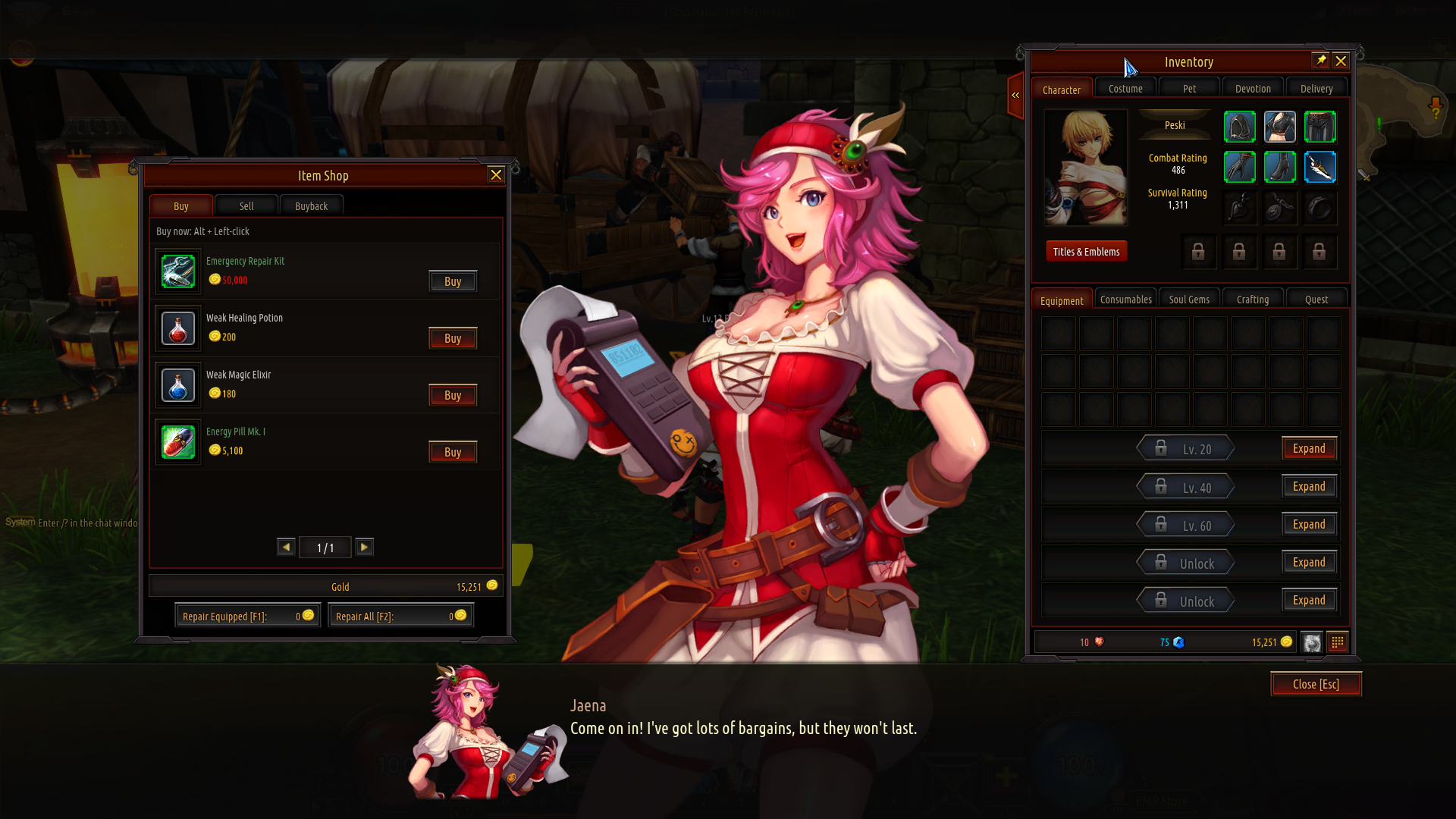This screenshot has height=819, width=1456.
Task: Close the dialogue with Close [Esc]
Action: (x=1316, y=684)
